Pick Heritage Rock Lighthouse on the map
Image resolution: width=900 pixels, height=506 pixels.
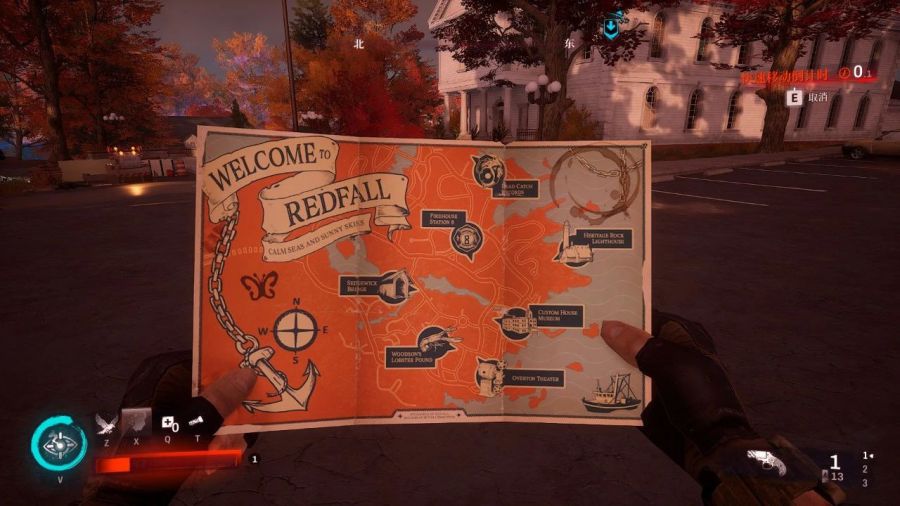pos(574,243)
